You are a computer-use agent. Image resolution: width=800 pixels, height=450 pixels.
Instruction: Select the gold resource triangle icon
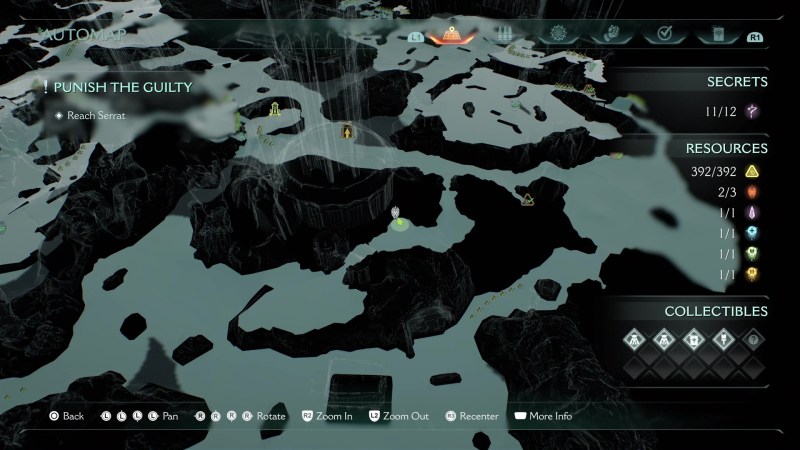pyautogui.click(x=757, y=172)
